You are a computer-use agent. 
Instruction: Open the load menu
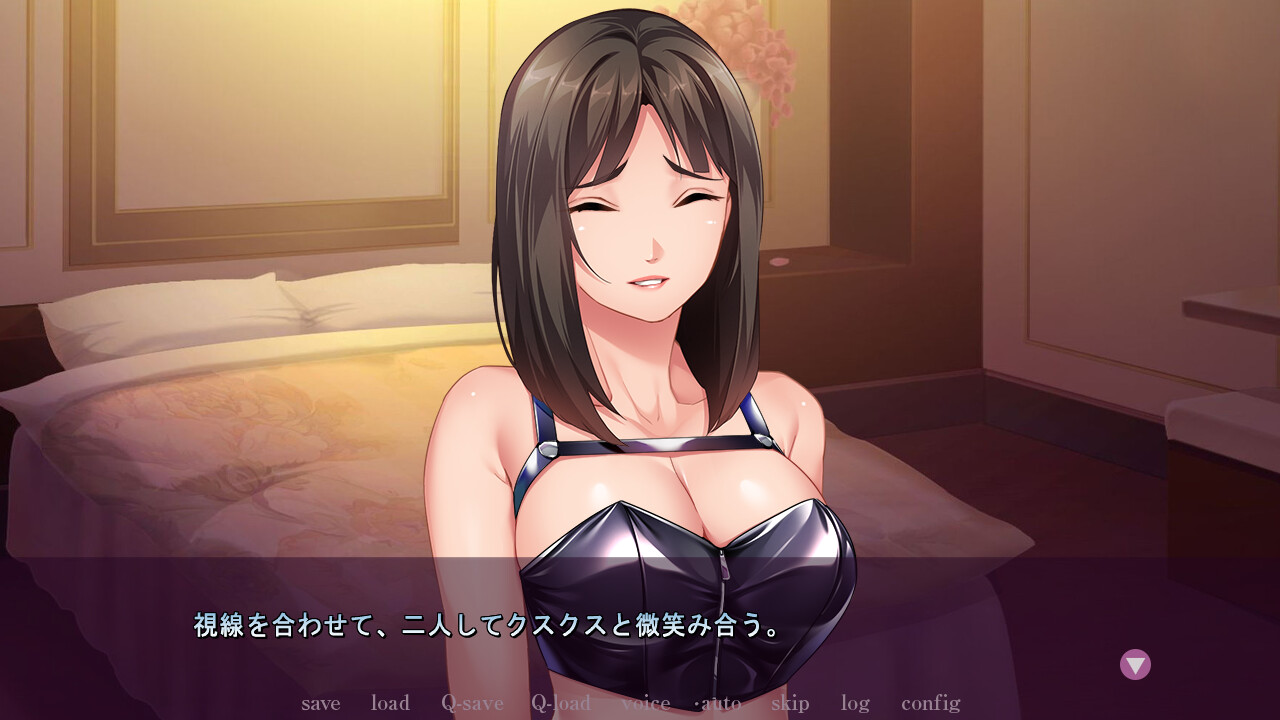390,703
